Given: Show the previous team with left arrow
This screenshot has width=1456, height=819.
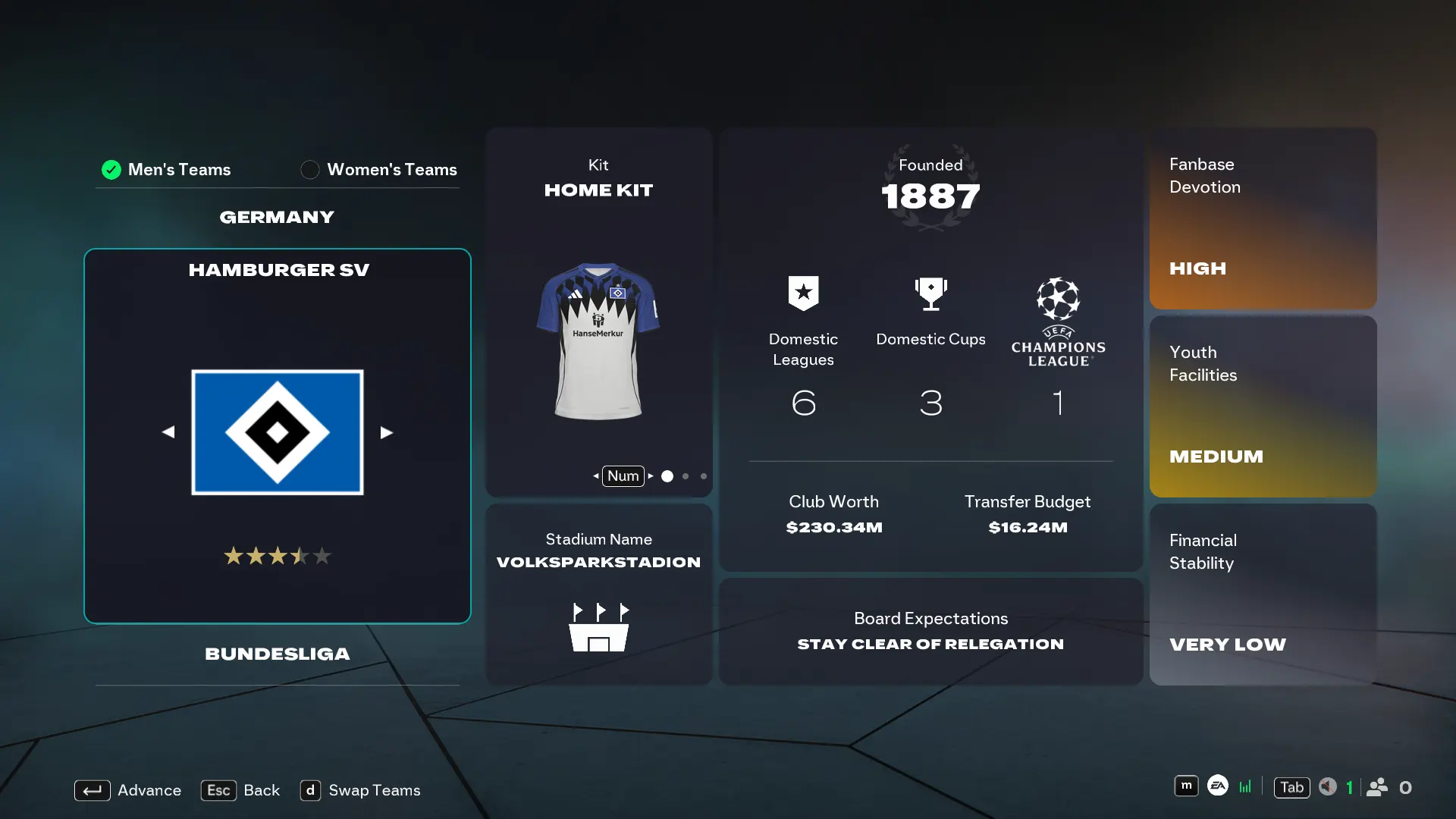Looking at the screenshot, I should click(x=168, y=432).
